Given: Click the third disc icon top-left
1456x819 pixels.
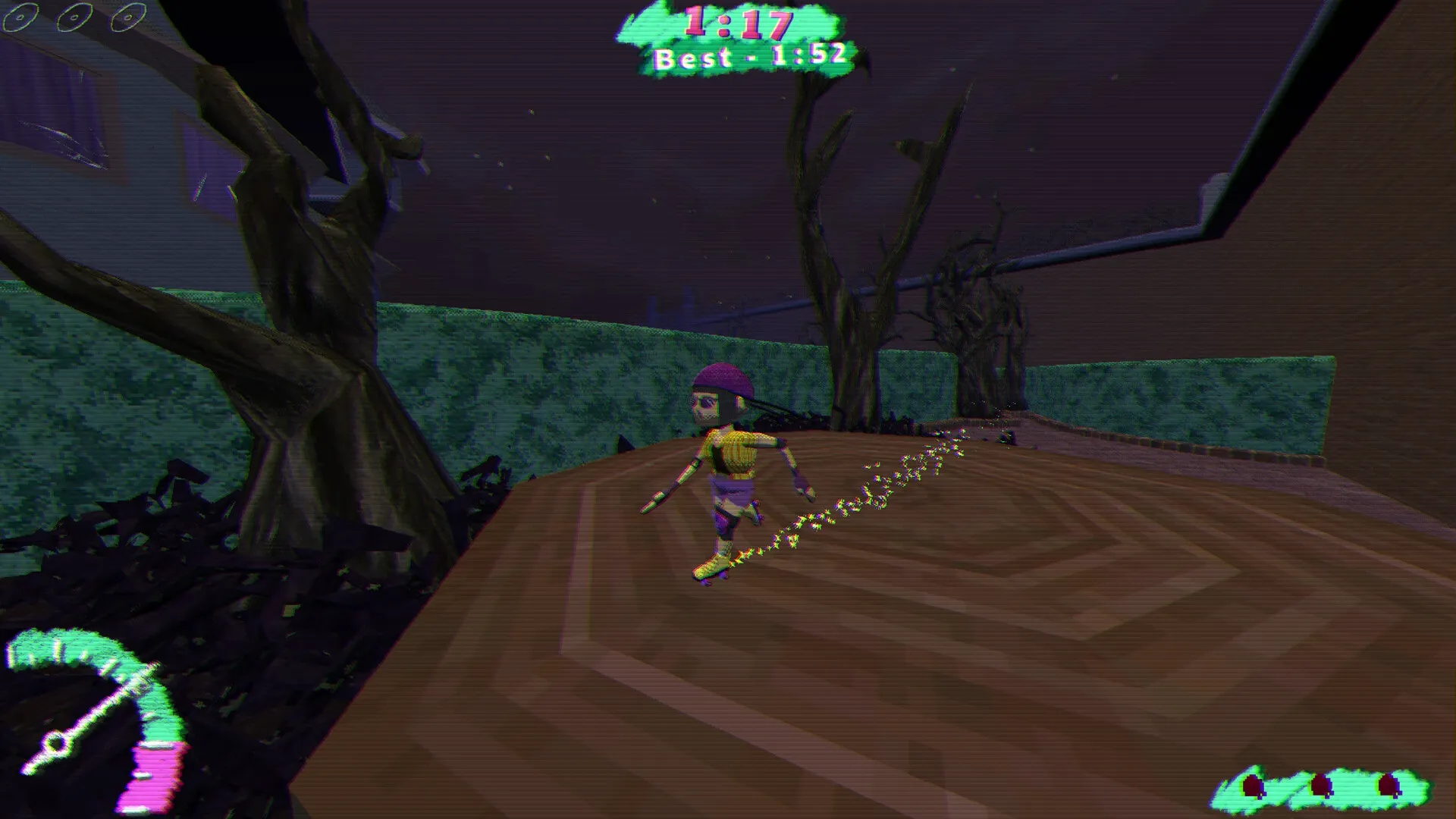Looking at the screenshot, I should tap(129, 17).
